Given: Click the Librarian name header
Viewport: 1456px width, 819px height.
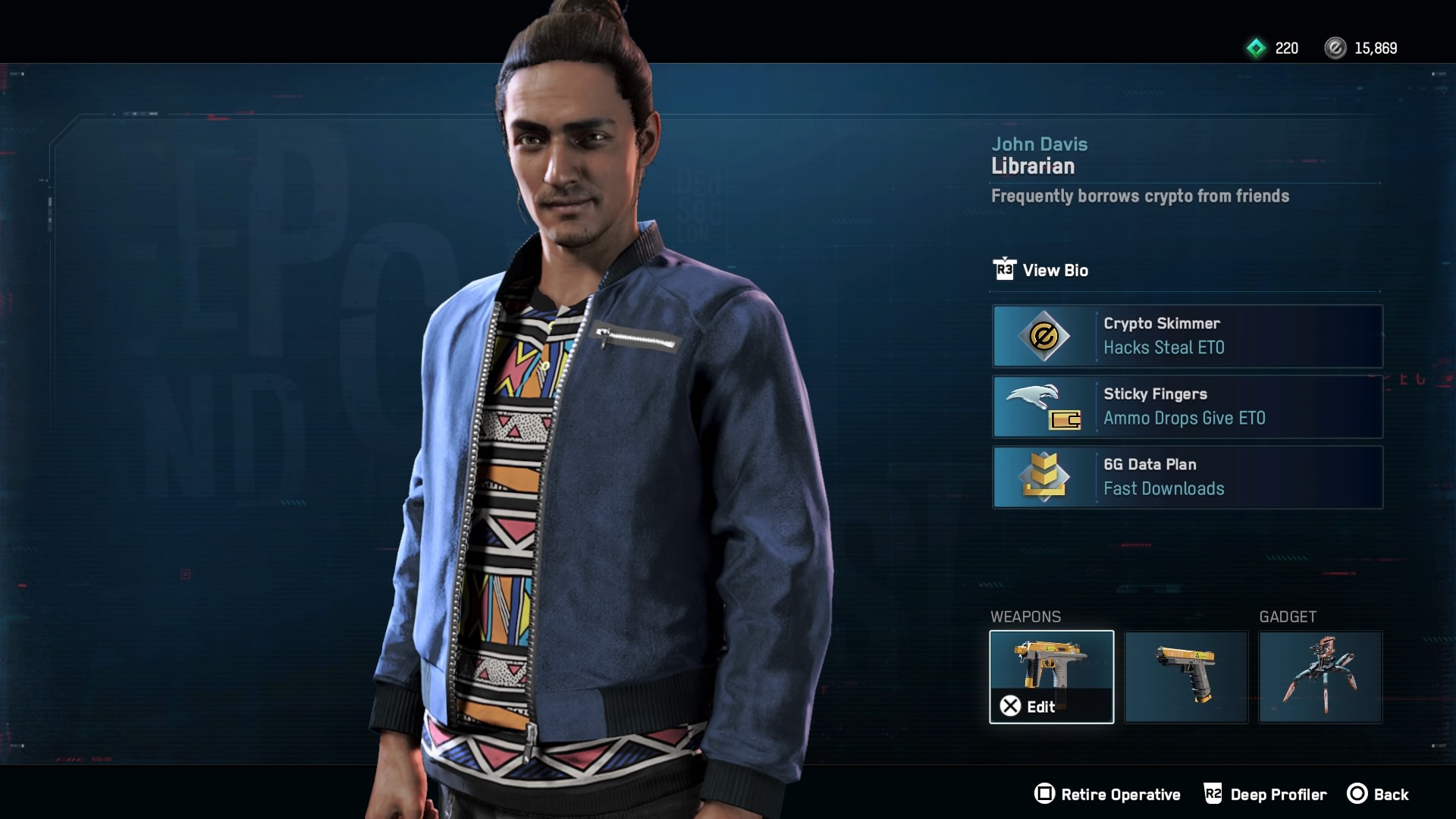Looking at the screenshot, I should (x=1031, y=166).
